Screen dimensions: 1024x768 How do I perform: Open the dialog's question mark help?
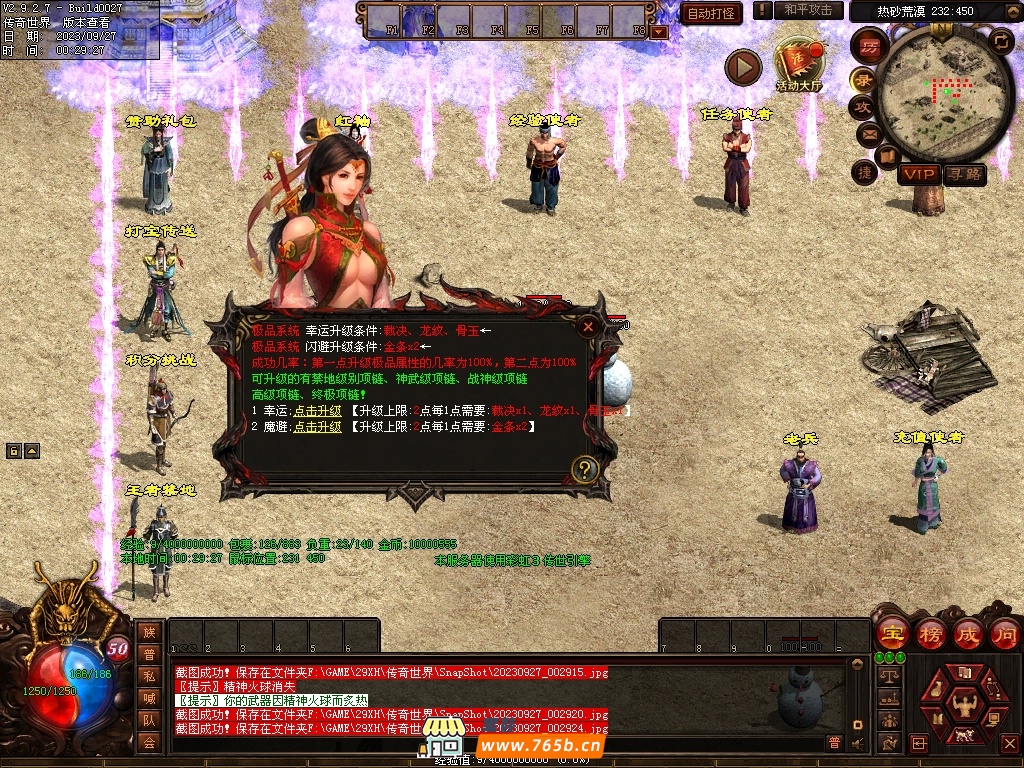(x=585, y=468)
